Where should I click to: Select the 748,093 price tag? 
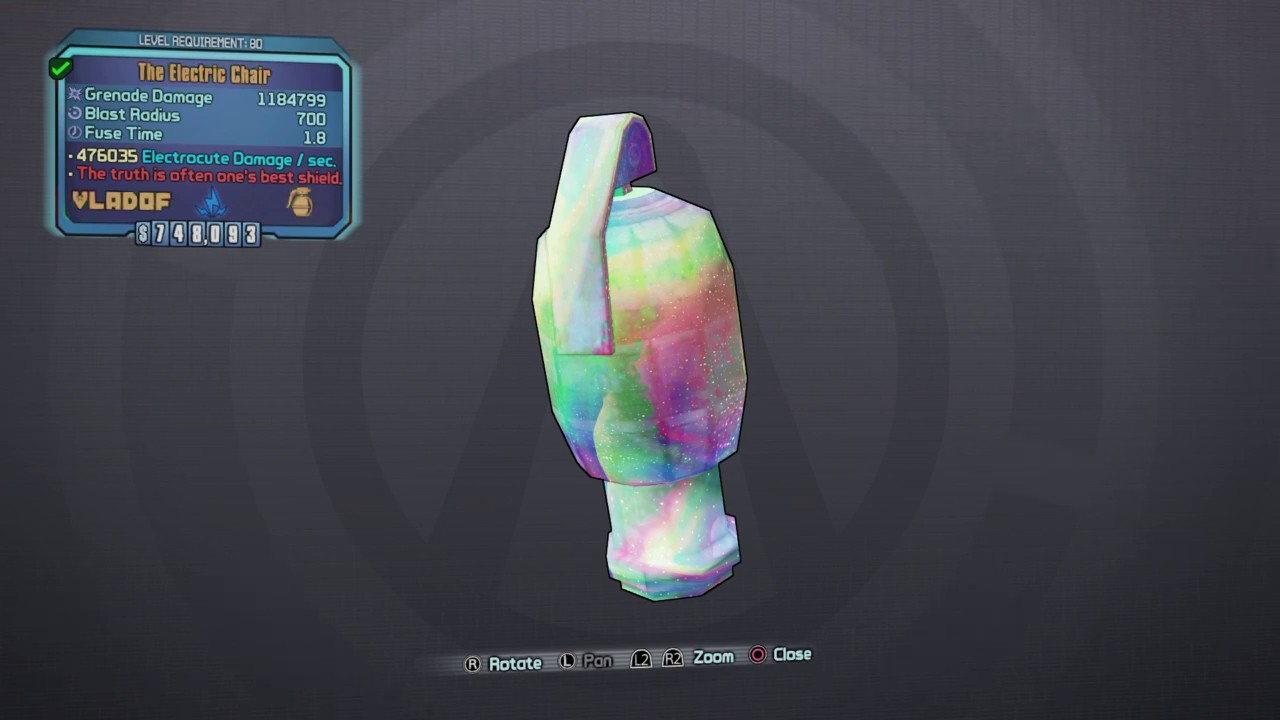pos(200,234)
